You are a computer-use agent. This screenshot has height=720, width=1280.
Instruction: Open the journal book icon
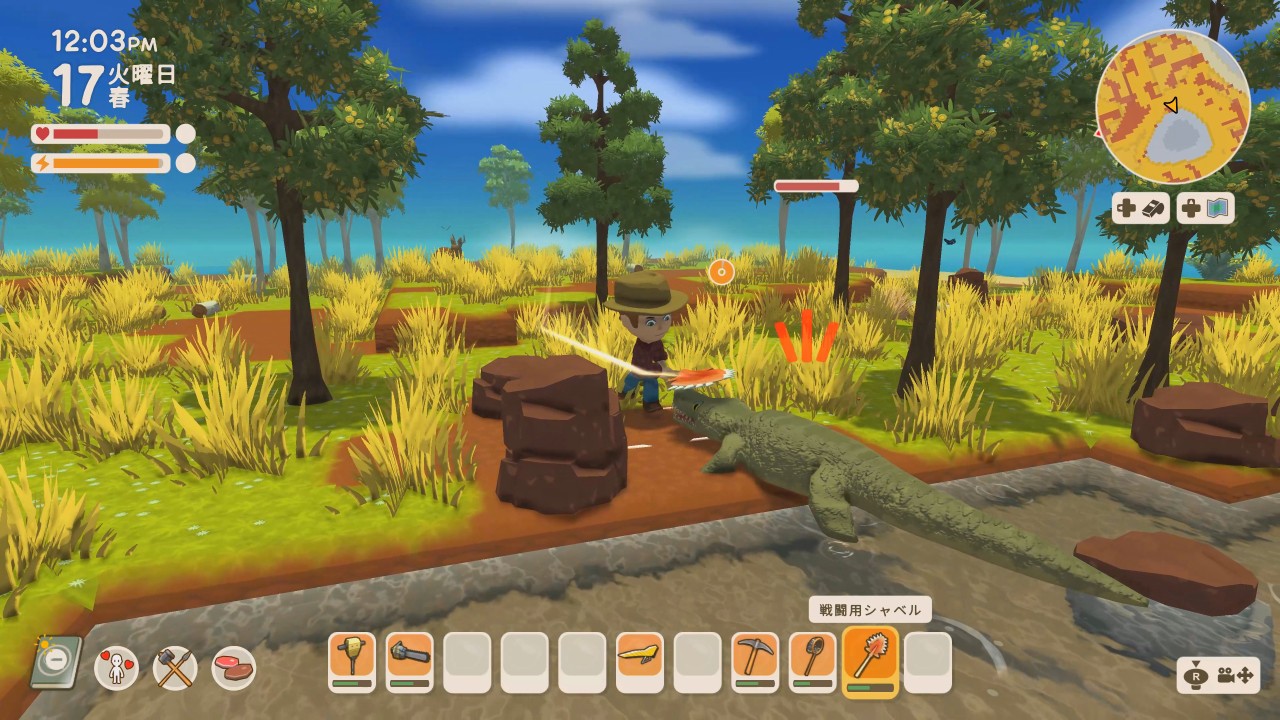tap(56, 662)
